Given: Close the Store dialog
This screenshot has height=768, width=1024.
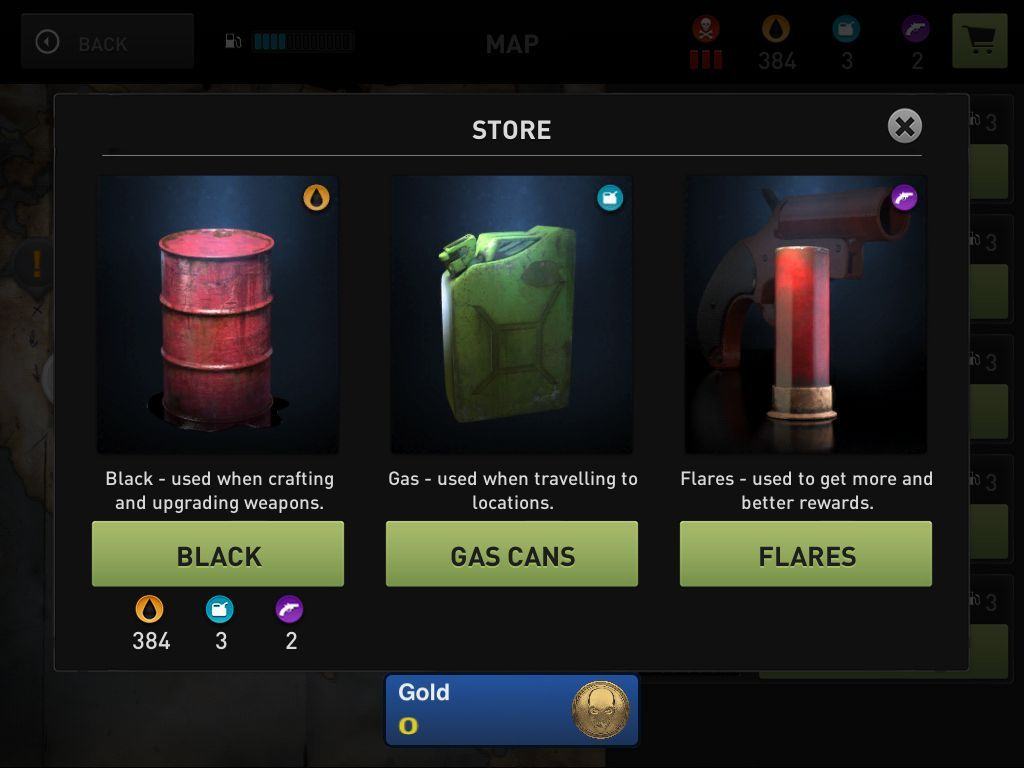Looking at the screenshot, I should pyautogui.click(x=904, y=126).
